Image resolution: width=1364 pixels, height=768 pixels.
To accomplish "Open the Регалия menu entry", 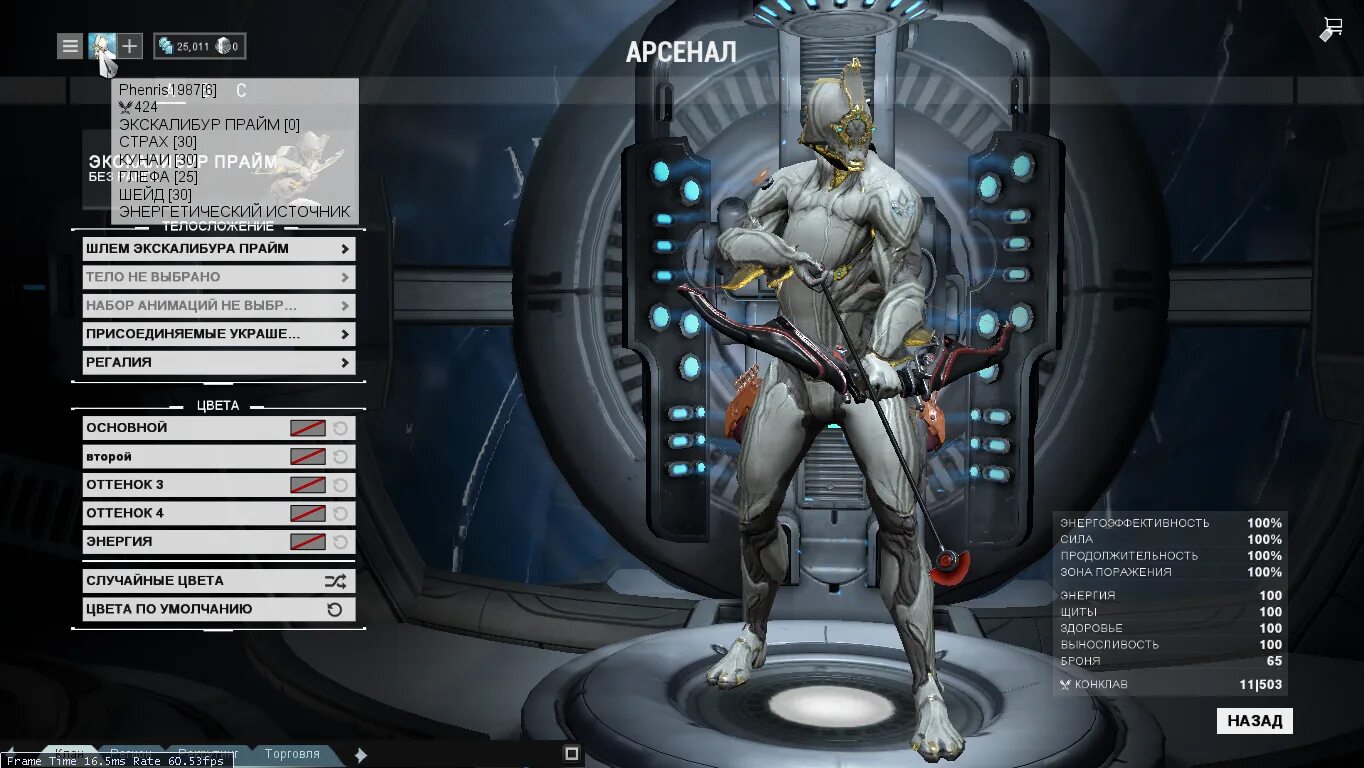I will pos(218,362).
